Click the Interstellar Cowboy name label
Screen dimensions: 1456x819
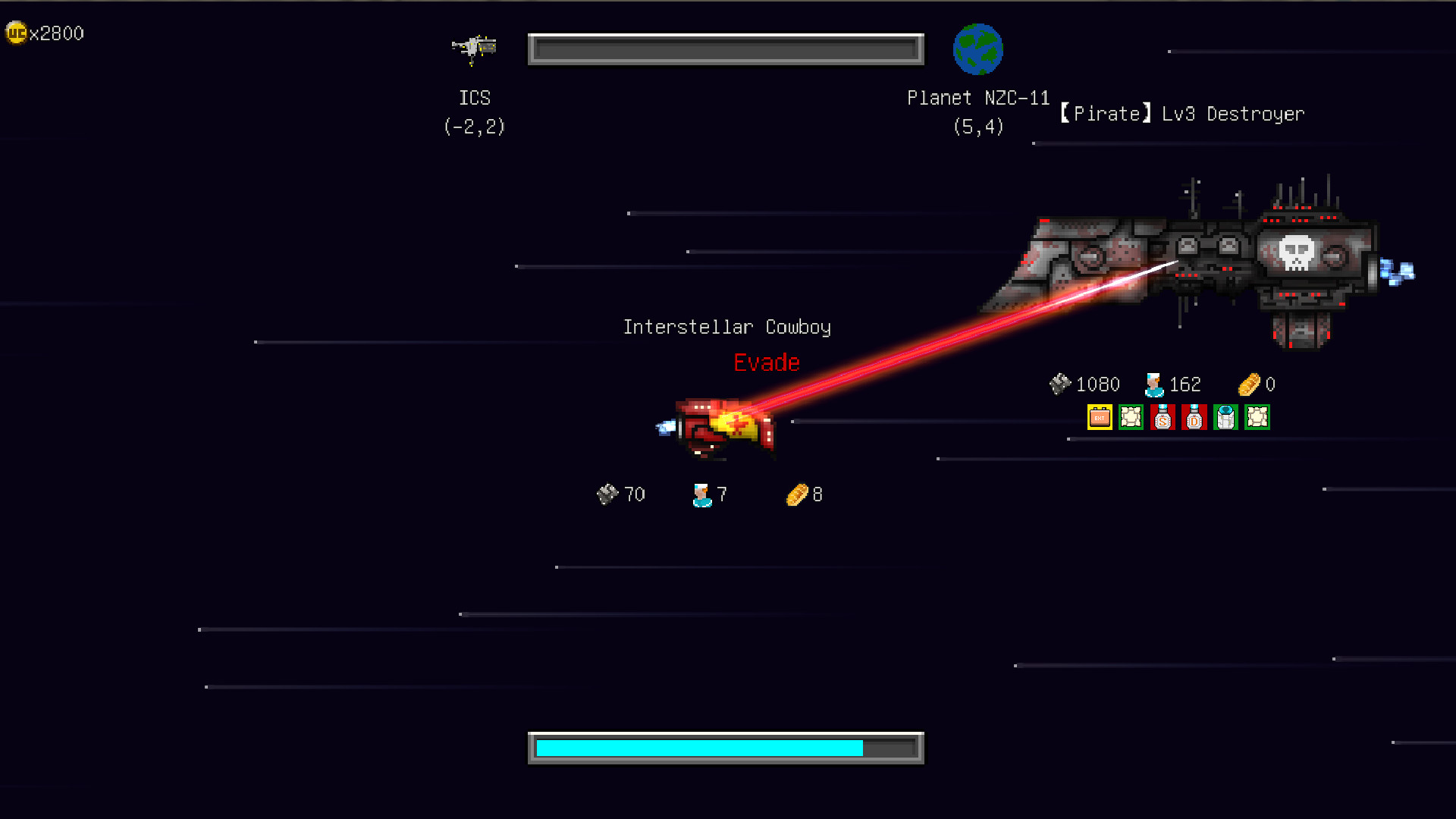click(727, 327)
